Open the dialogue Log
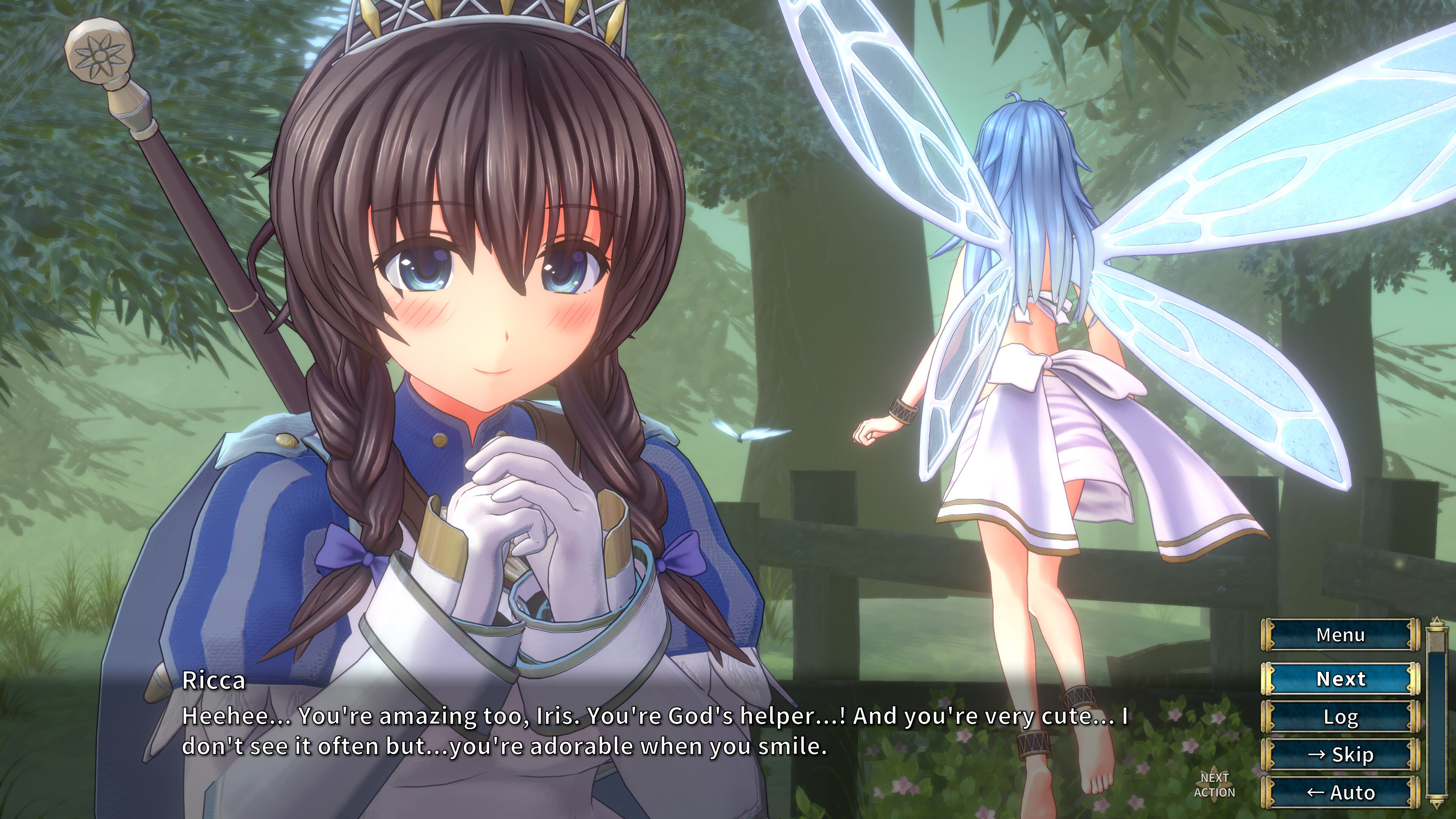1456x819 pixels. coord(1341,717)
